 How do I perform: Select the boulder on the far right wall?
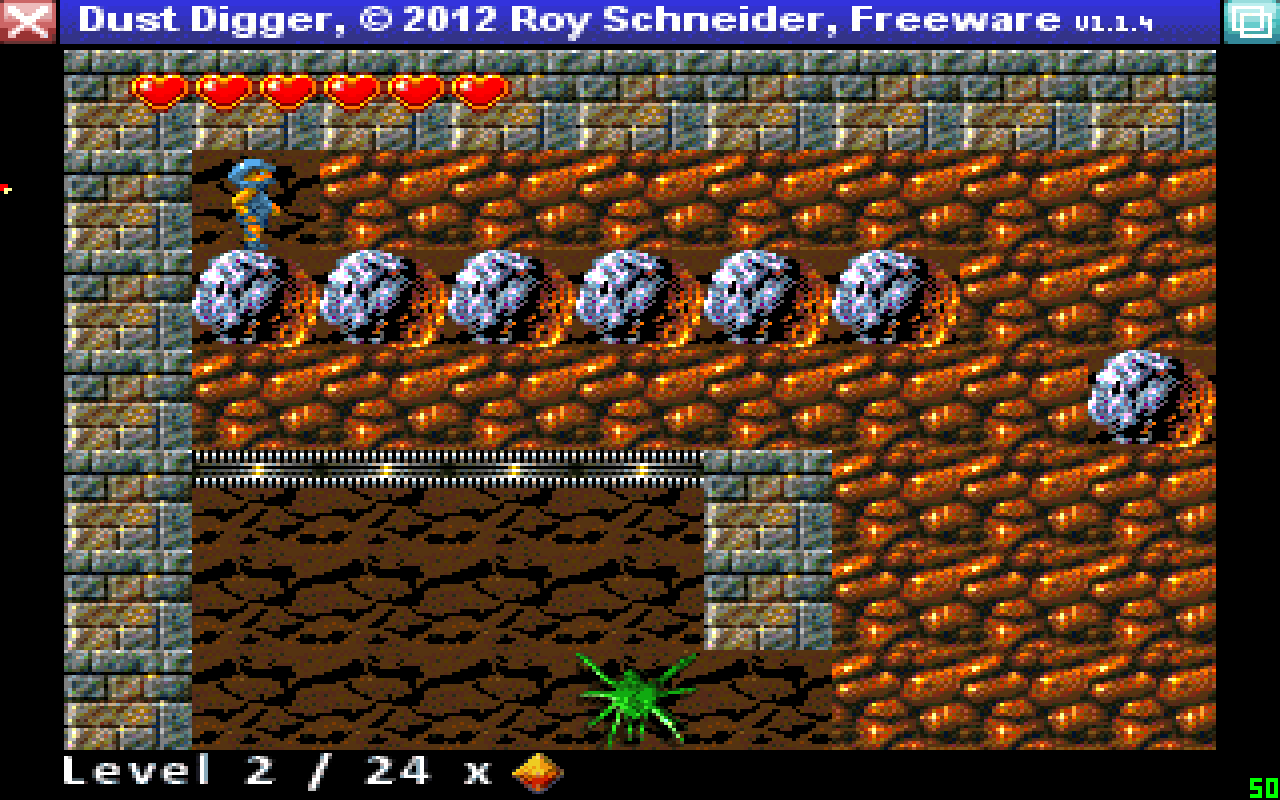coord(1130,395)
